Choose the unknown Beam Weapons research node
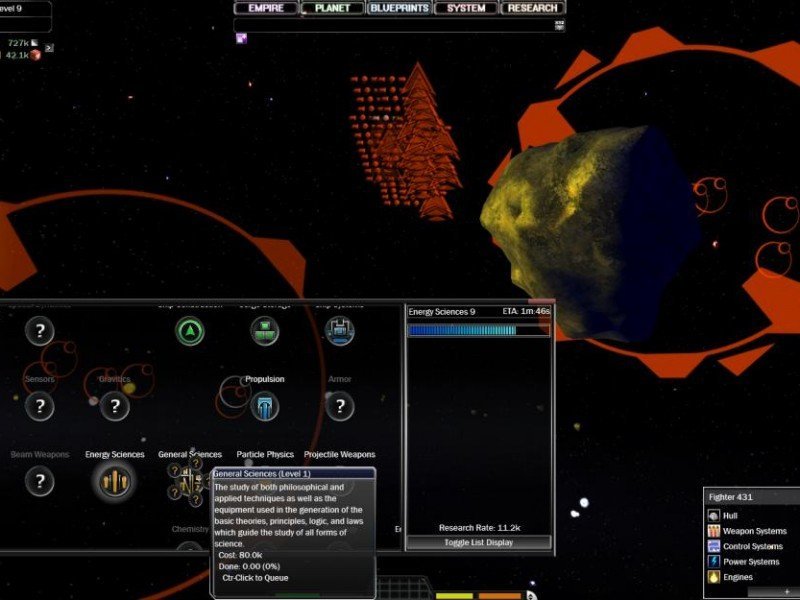800x600 pixels. (39, 481)
